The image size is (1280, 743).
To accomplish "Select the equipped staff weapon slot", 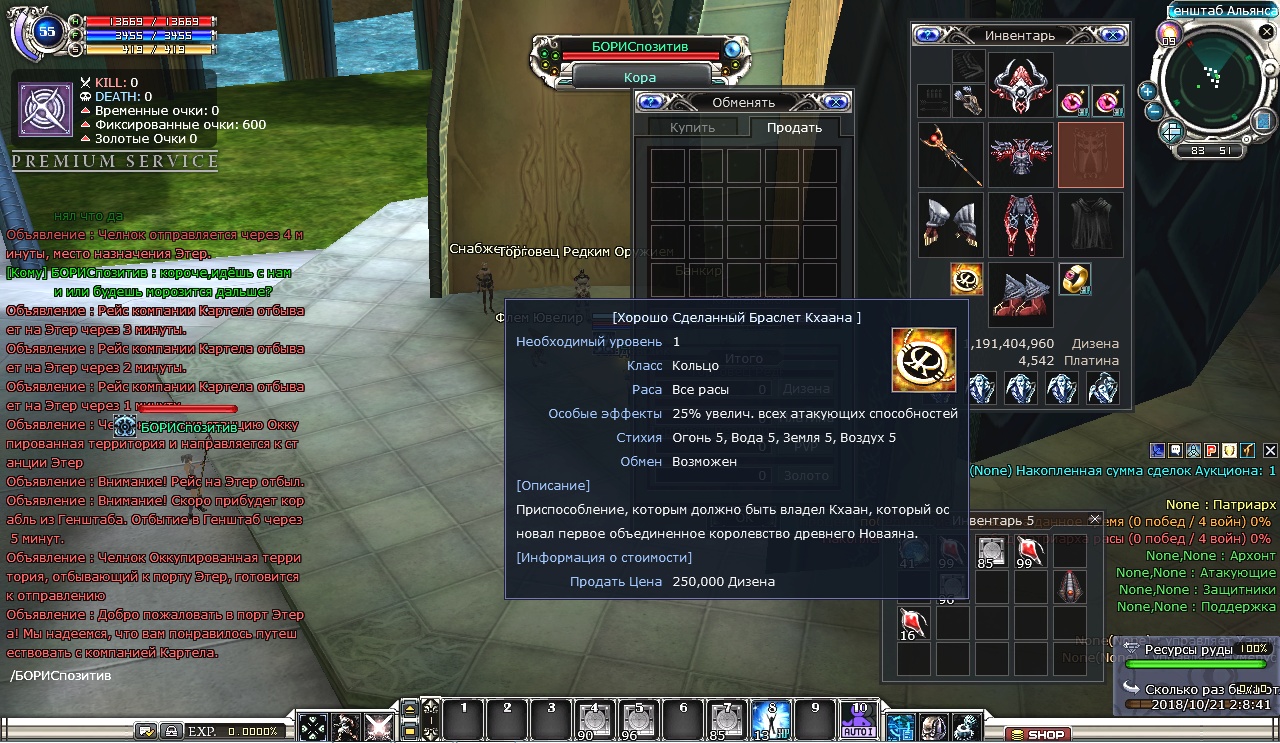I will pos(950,155).
